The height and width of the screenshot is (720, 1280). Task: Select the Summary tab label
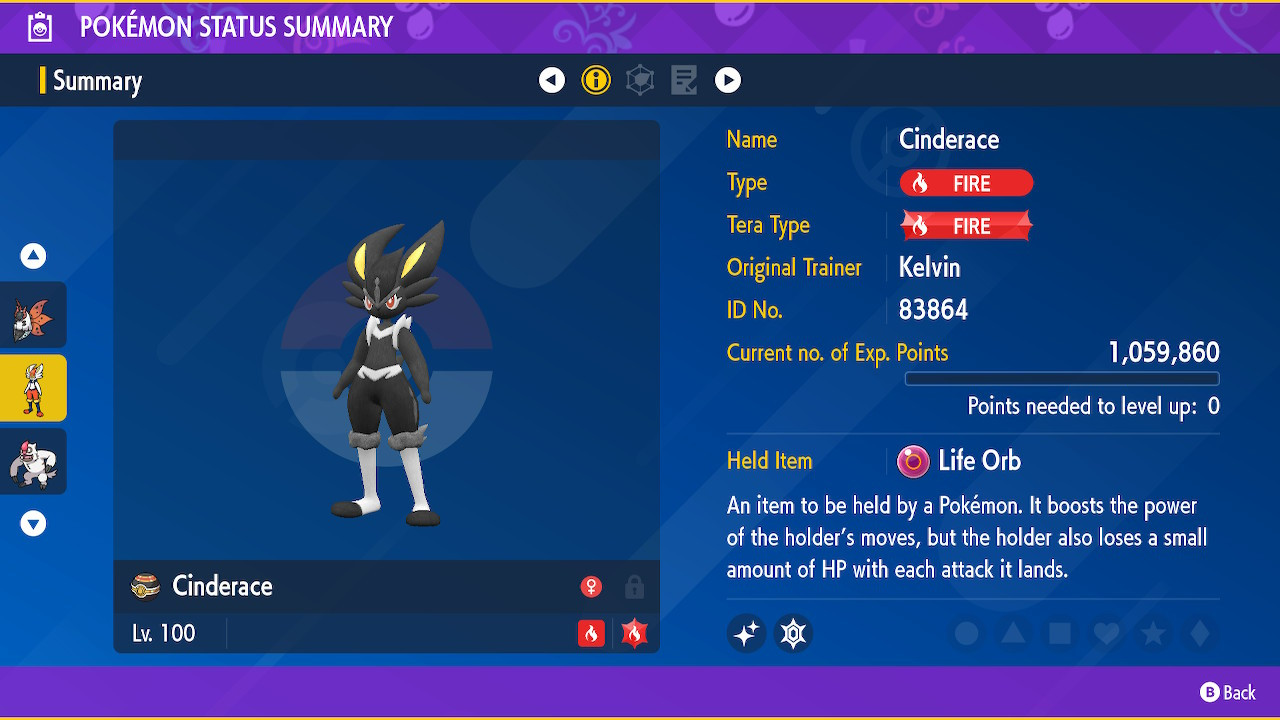coord(97,81)
